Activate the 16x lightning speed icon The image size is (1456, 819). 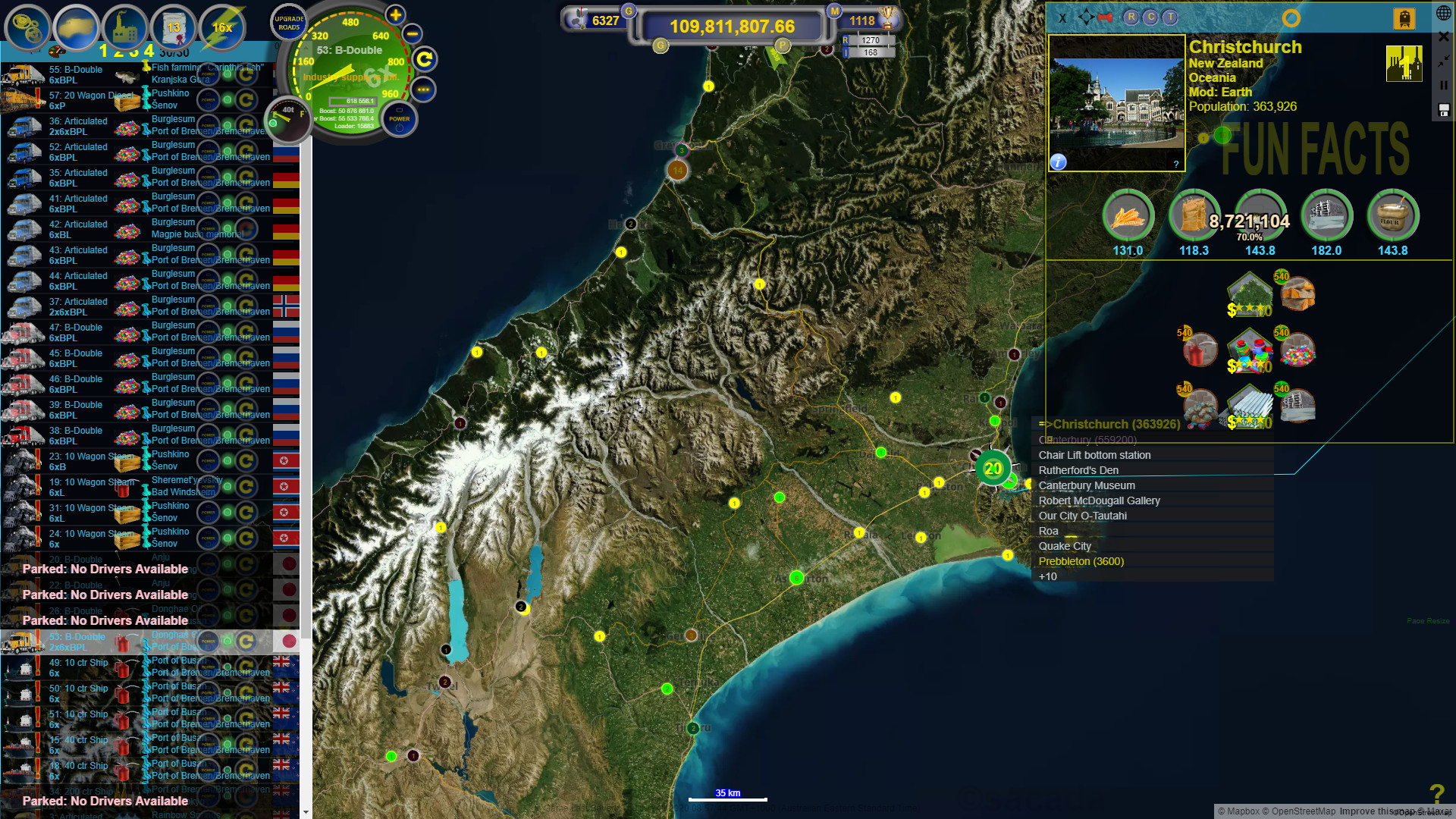tap(223, 27)
